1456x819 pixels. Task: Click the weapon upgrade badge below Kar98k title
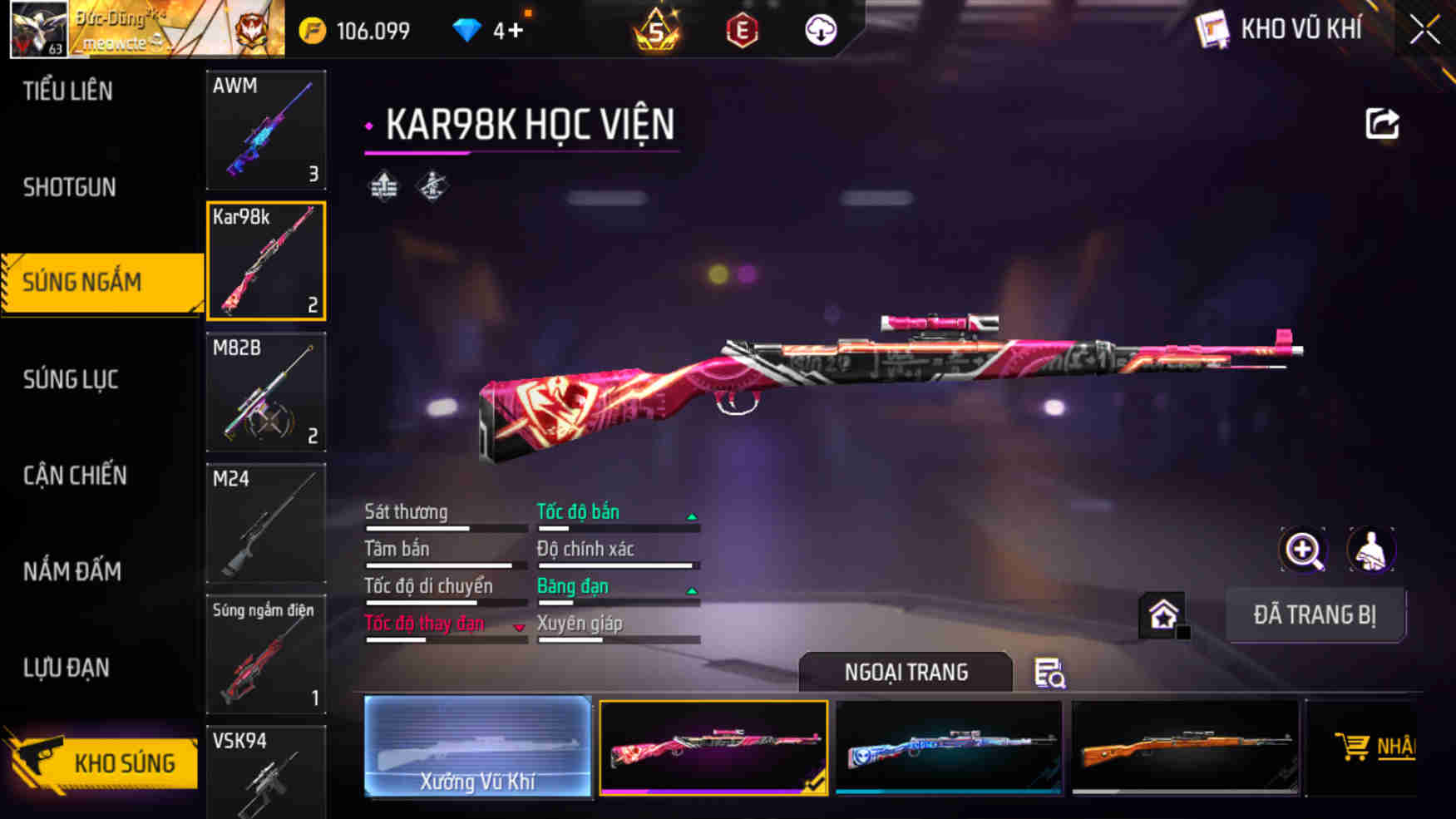pos(384,186)
